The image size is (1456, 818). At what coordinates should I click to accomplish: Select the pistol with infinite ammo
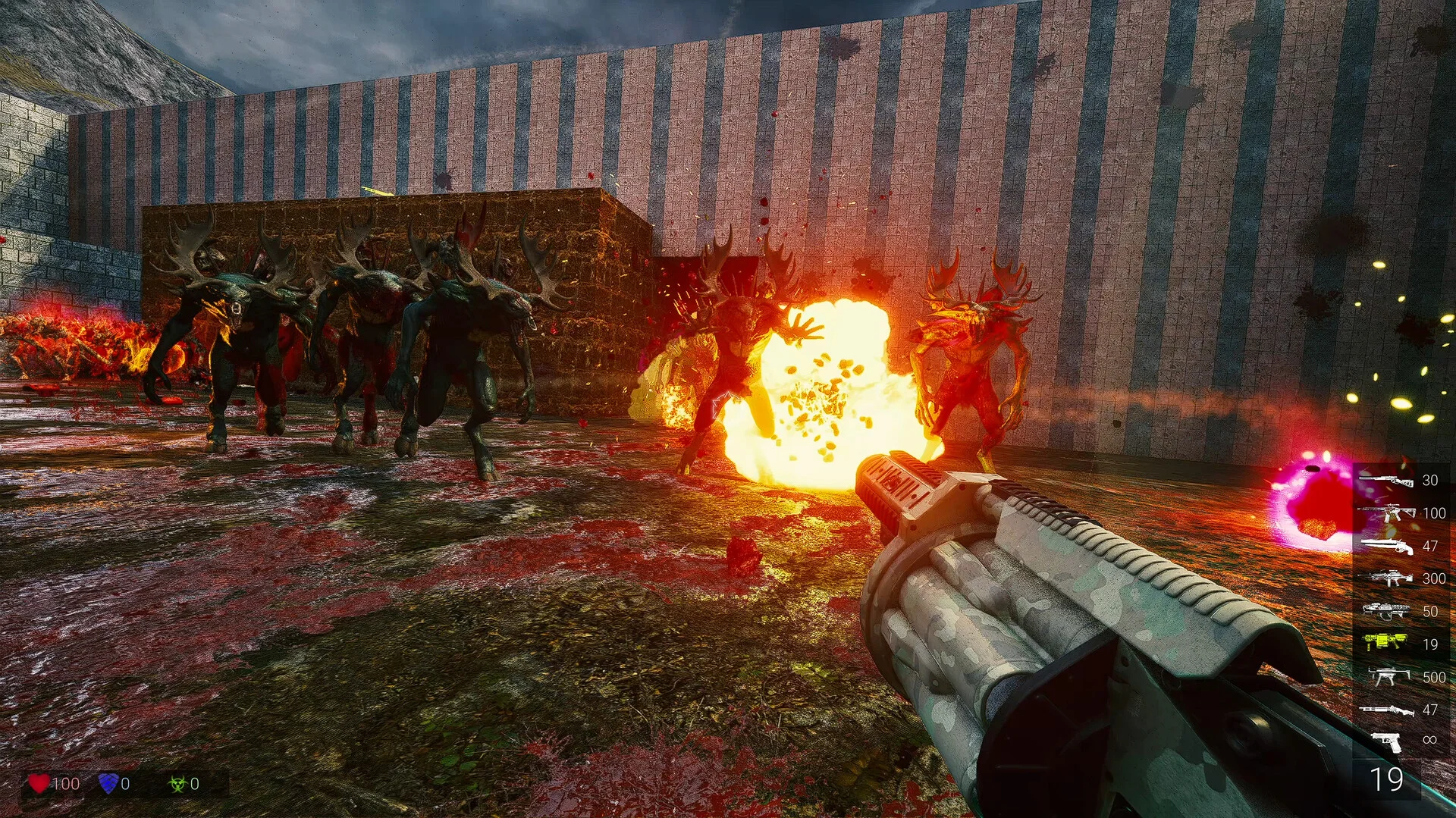tap(1387, 741)
